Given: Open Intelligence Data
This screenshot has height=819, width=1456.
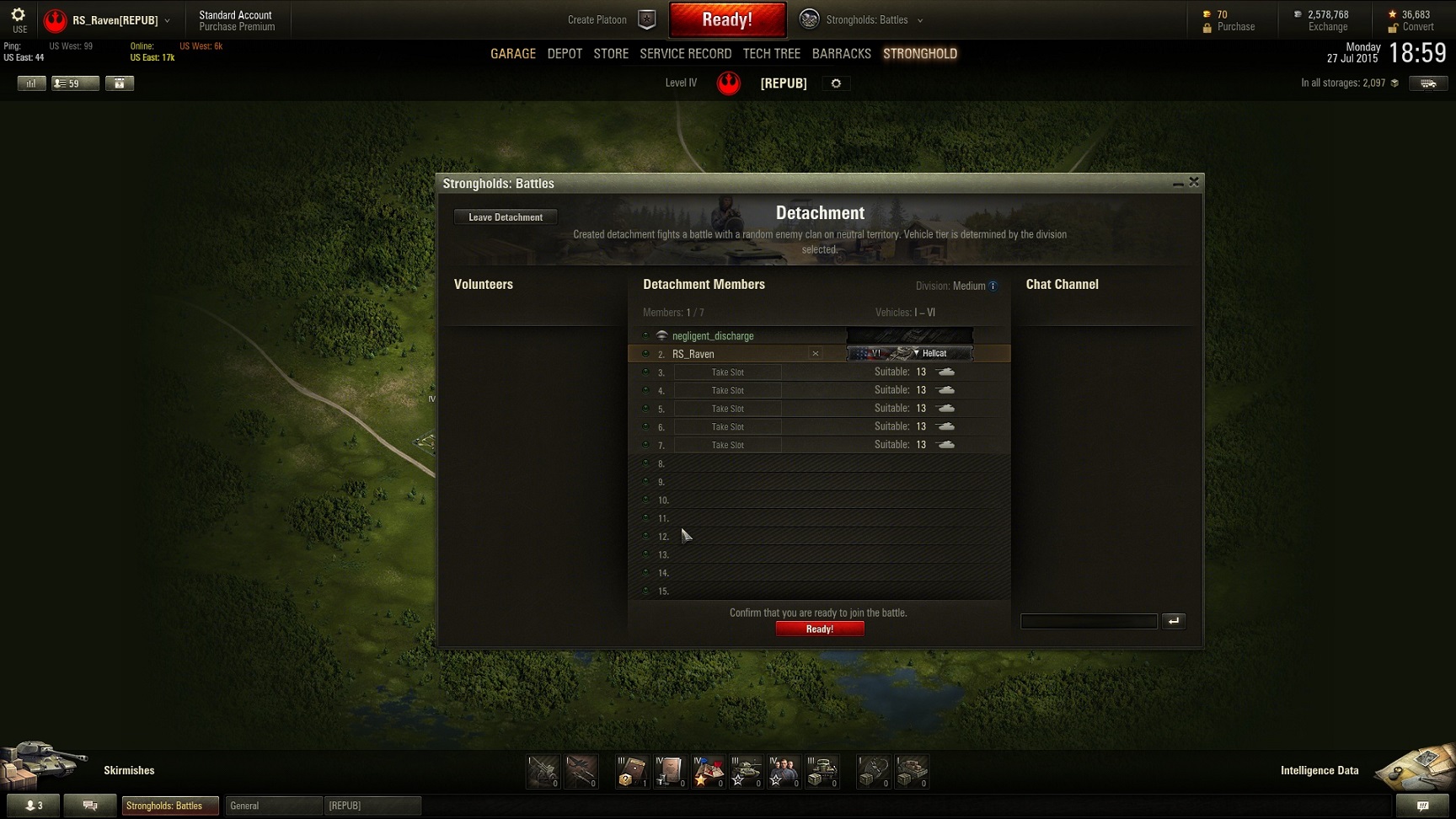Looking at the screenshot, I should [1319, 770].
